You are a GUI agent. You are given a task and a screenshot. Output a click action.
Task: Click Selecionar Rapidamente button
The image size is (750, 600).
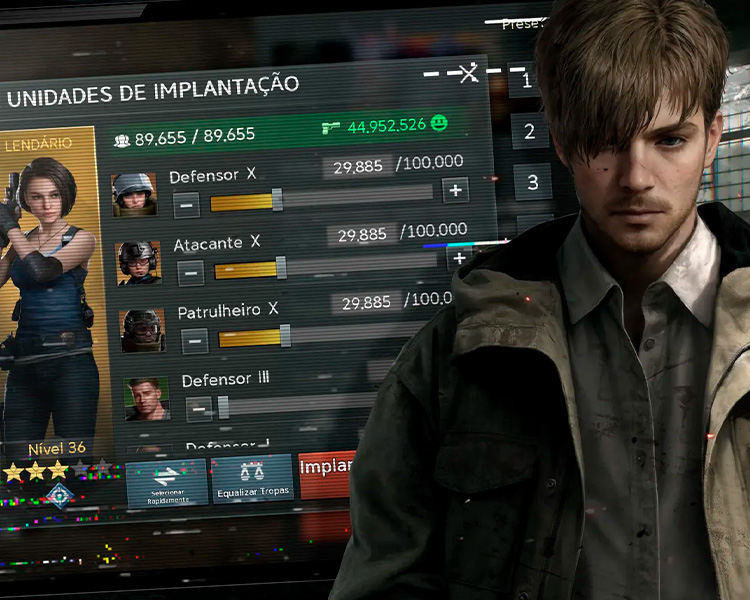(166, 481)
